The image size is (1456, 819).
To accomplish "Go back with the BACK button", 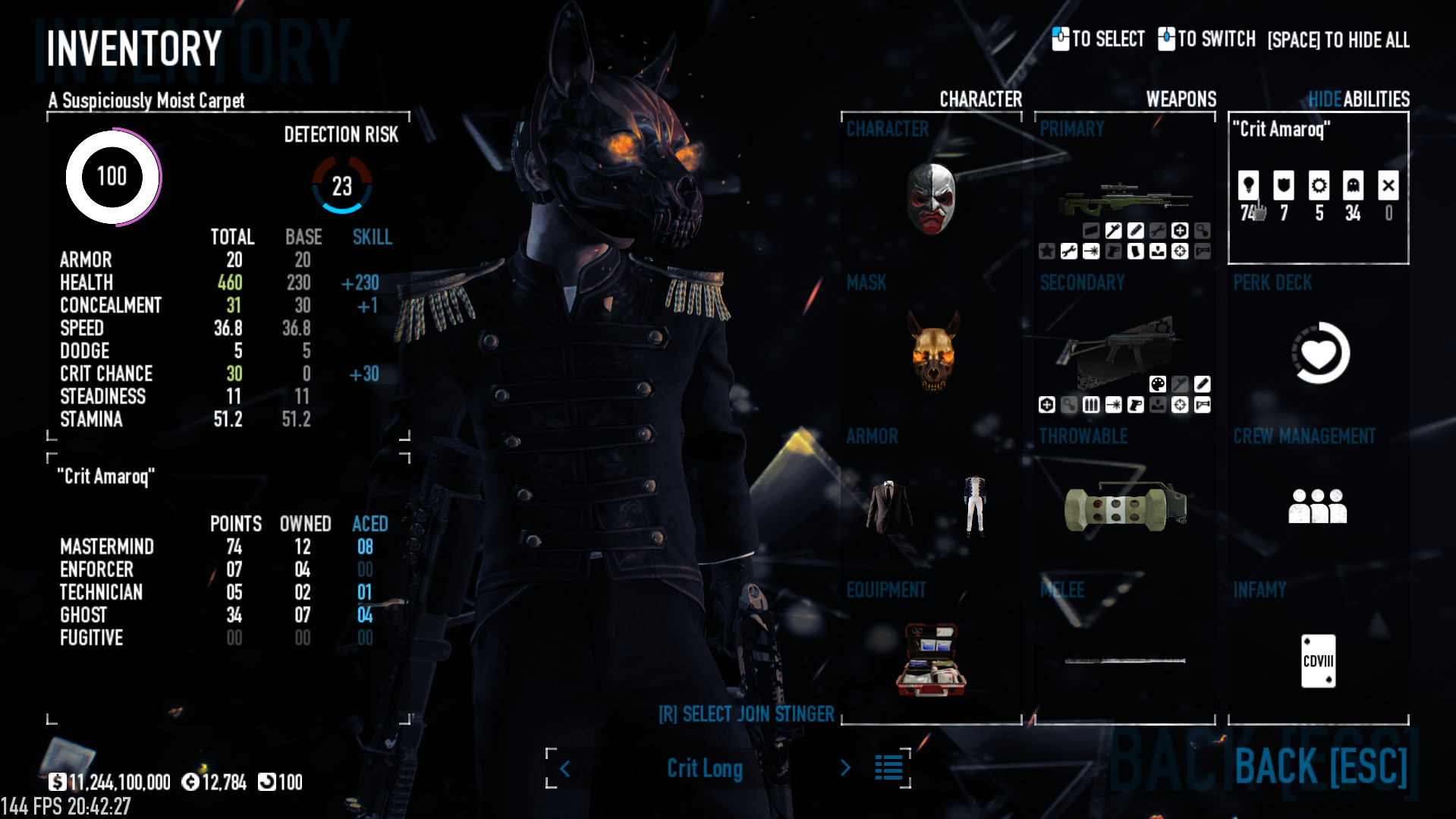I will point(1320,766).
